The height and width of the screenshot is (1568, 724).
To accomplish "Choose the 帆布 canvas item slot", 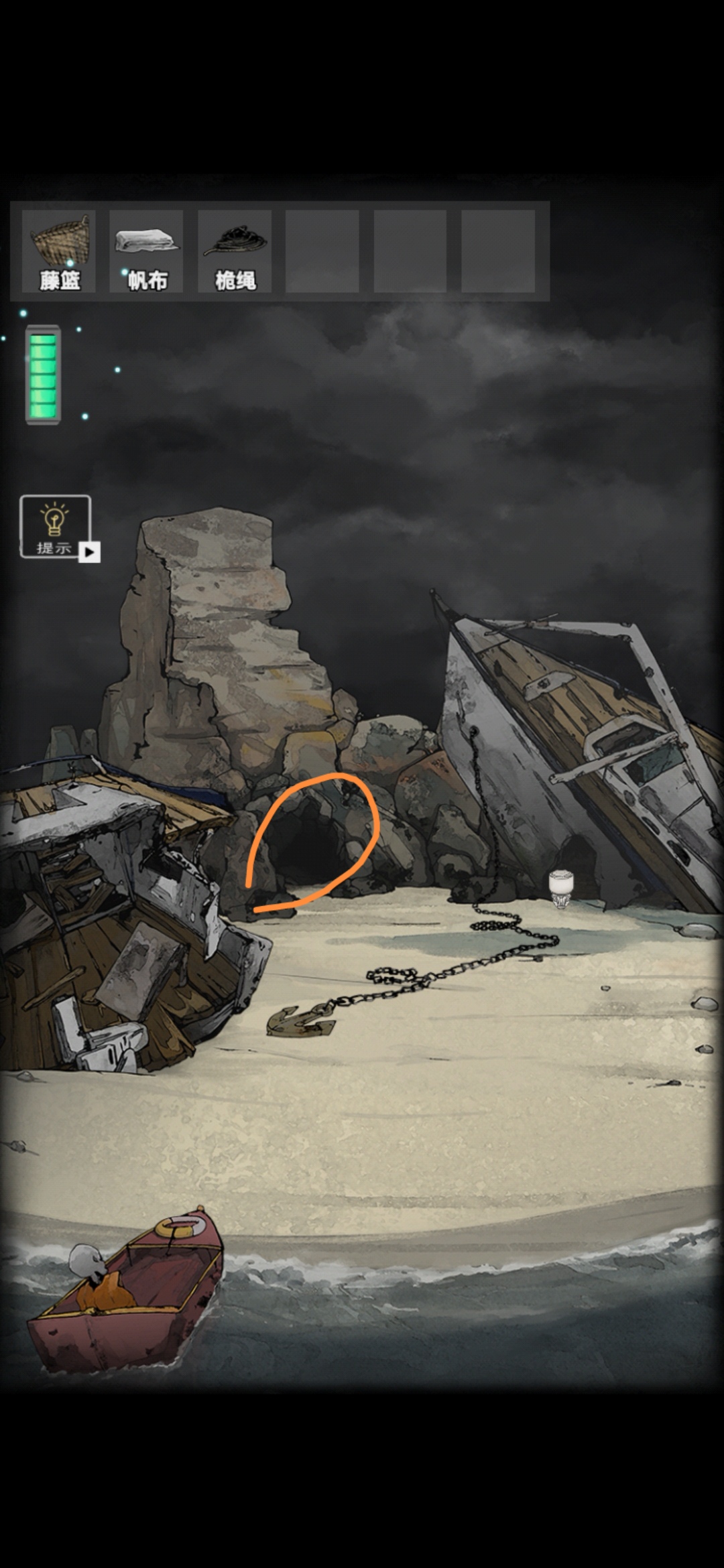I will click(147, 251).
